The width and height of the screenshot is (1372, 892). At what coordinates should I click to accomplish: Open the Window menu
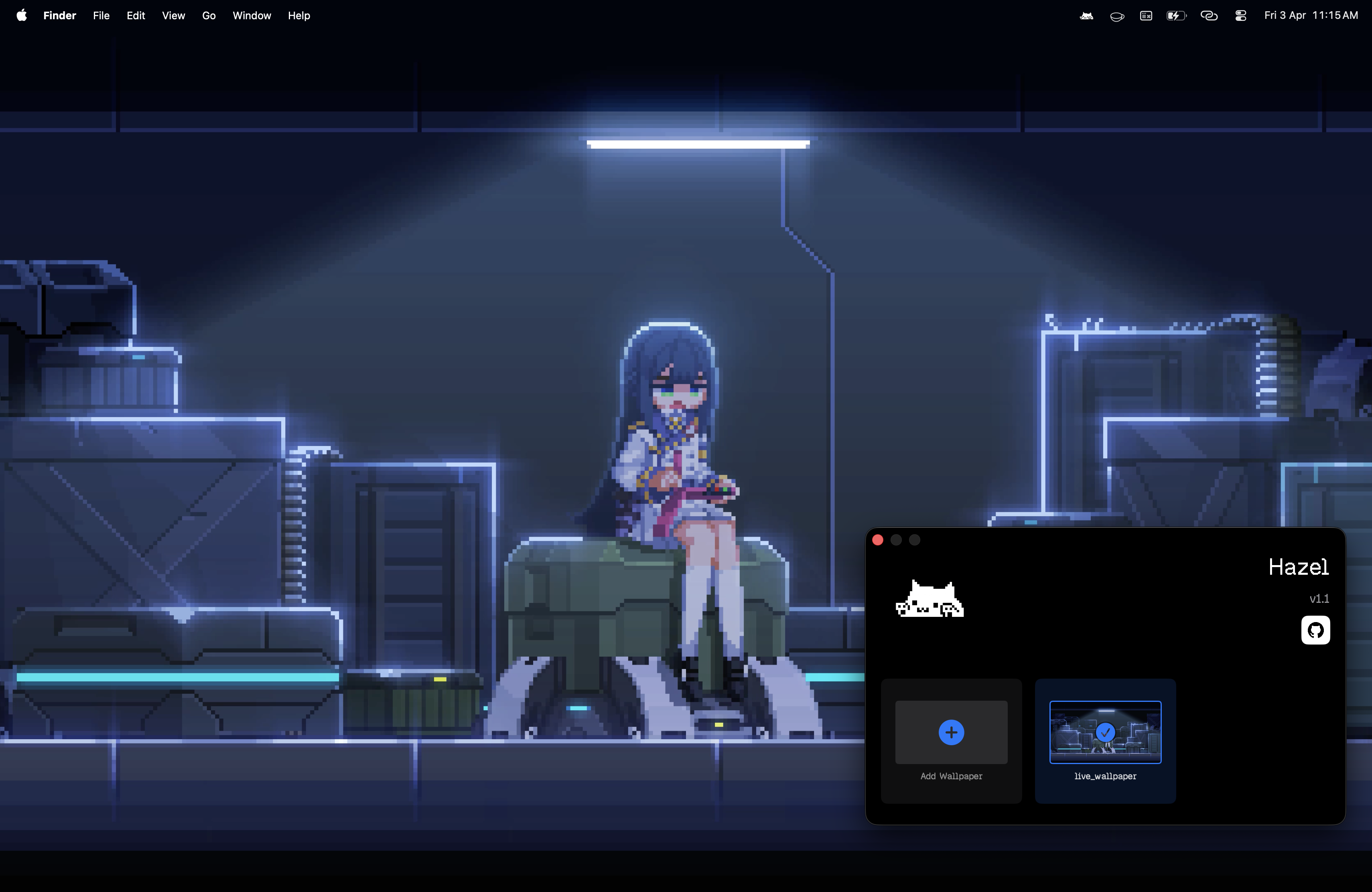252,16
